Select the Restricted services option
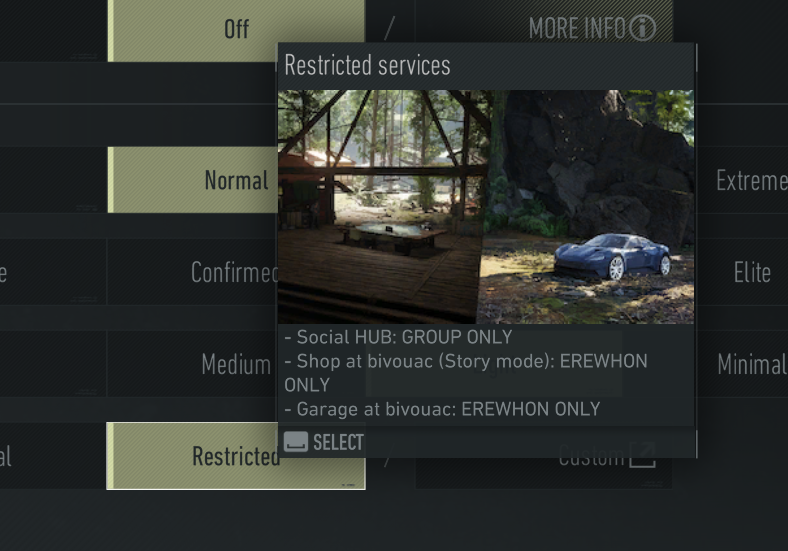788x551 pixels. click(x=236, y=456)
